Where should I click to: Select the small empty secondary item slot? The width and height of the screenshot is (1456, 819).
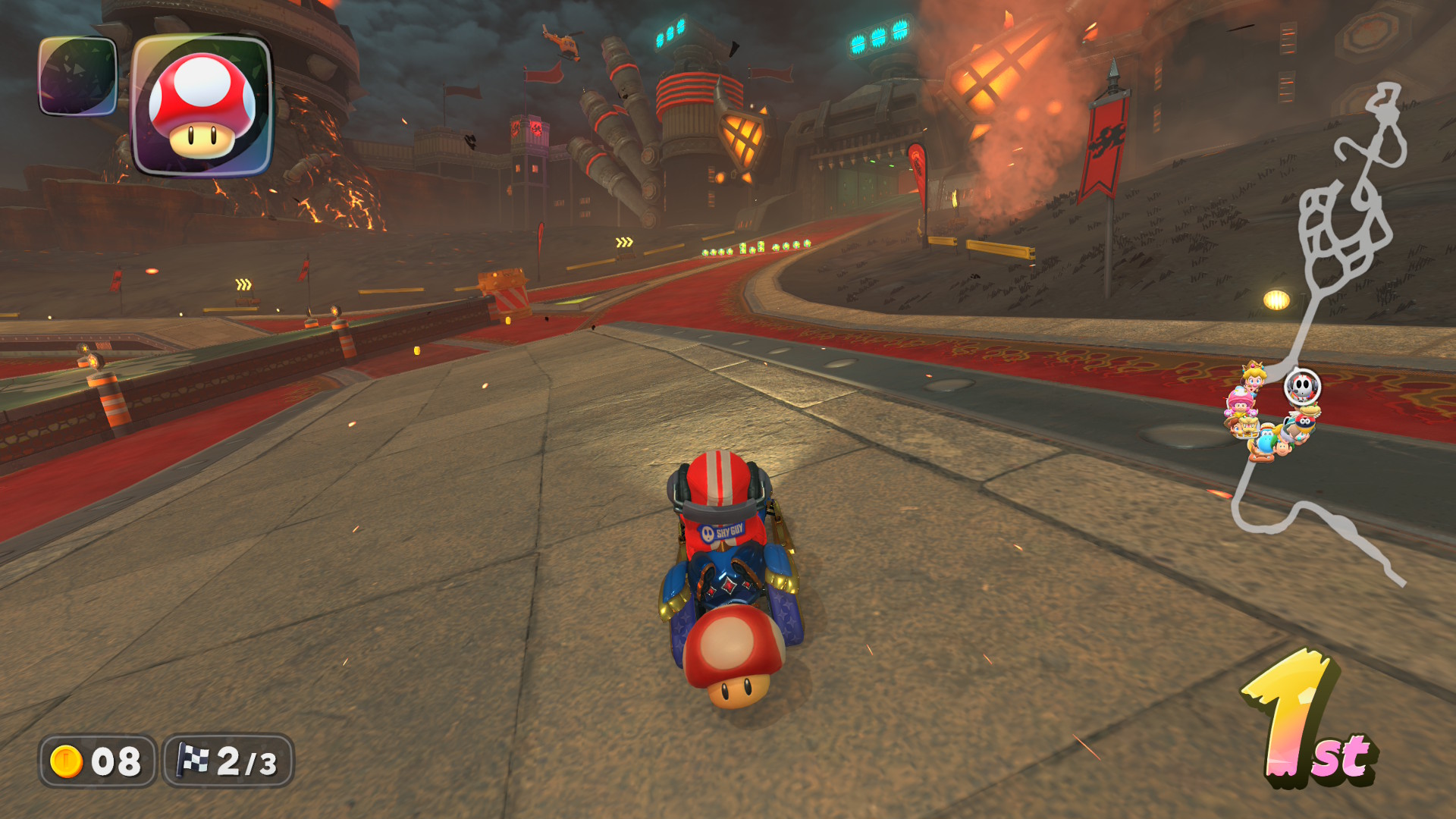77,77
